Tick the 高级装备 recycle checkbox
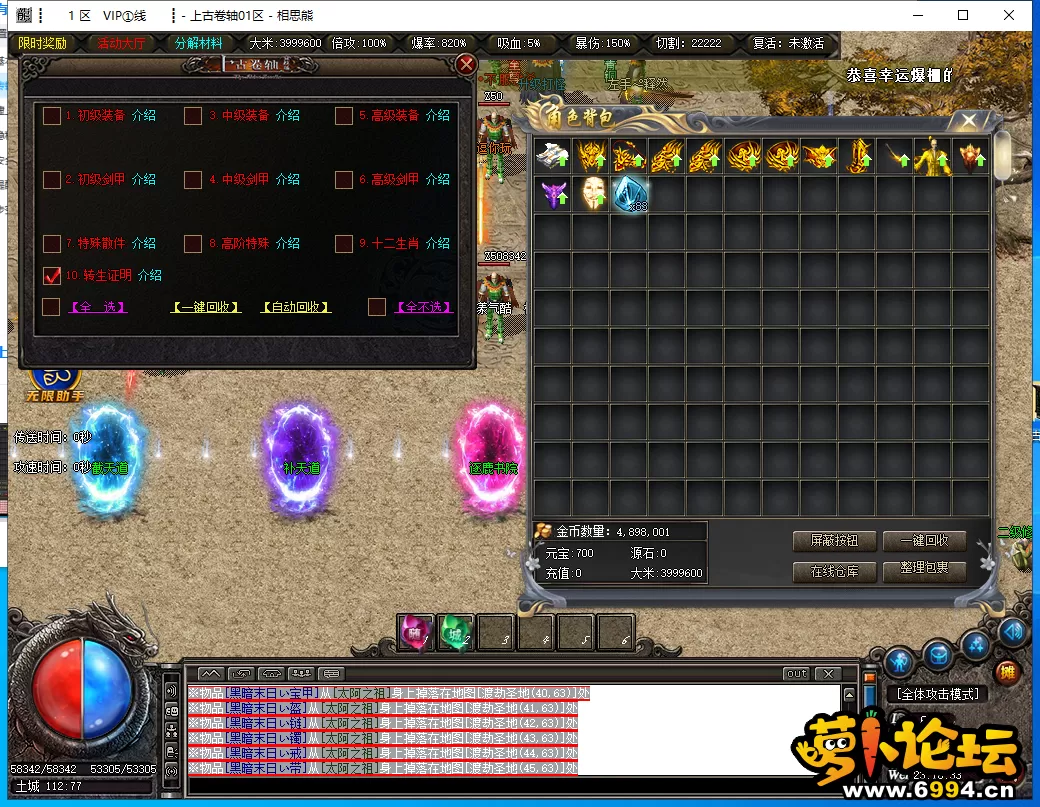This screenshot has width=1040, height=807. (x=344, y=116)
